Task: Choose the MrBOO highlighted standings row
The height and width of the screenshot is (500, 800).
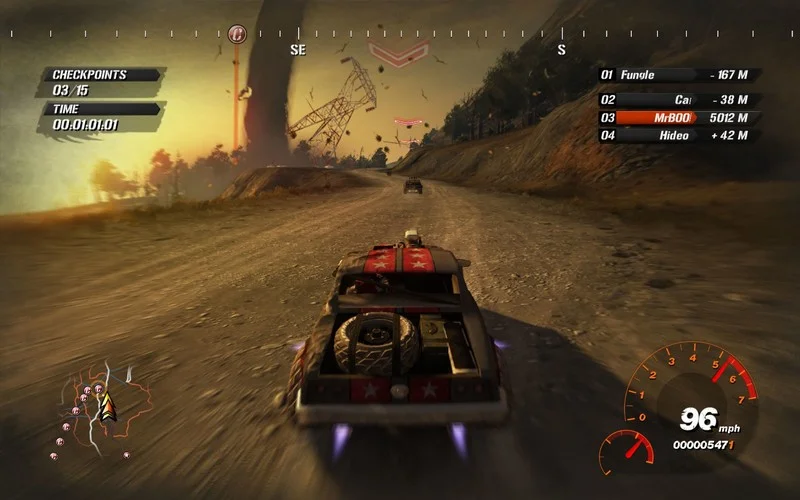Action: click(680, 117)
